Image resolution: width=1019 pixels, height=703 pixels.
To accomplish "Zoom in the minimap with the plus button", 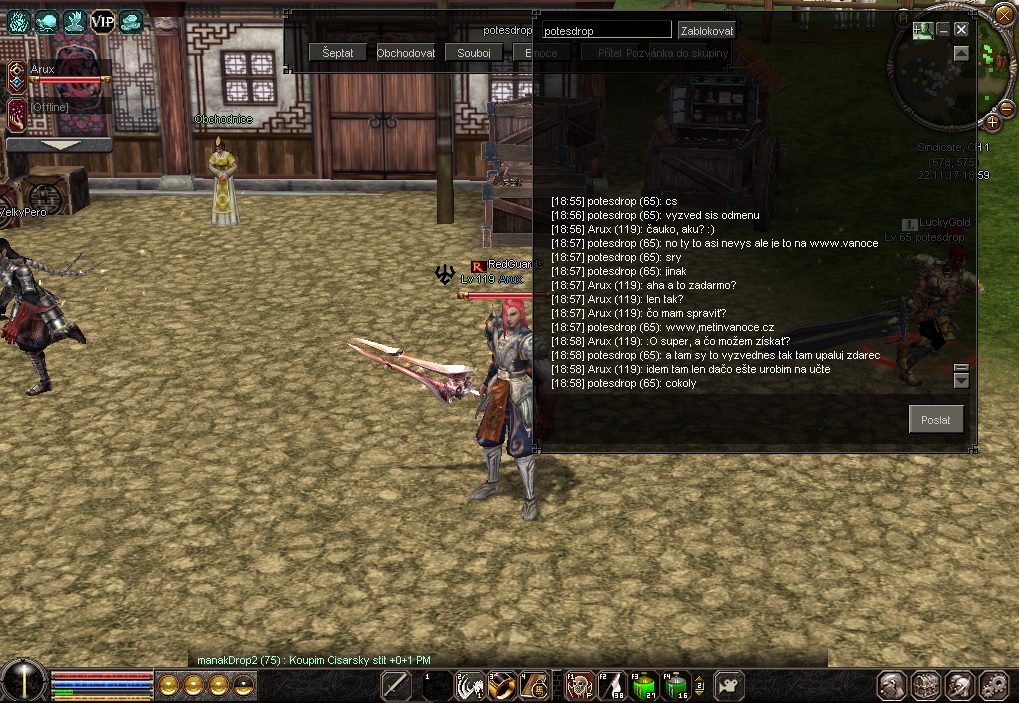I will 992,122.
